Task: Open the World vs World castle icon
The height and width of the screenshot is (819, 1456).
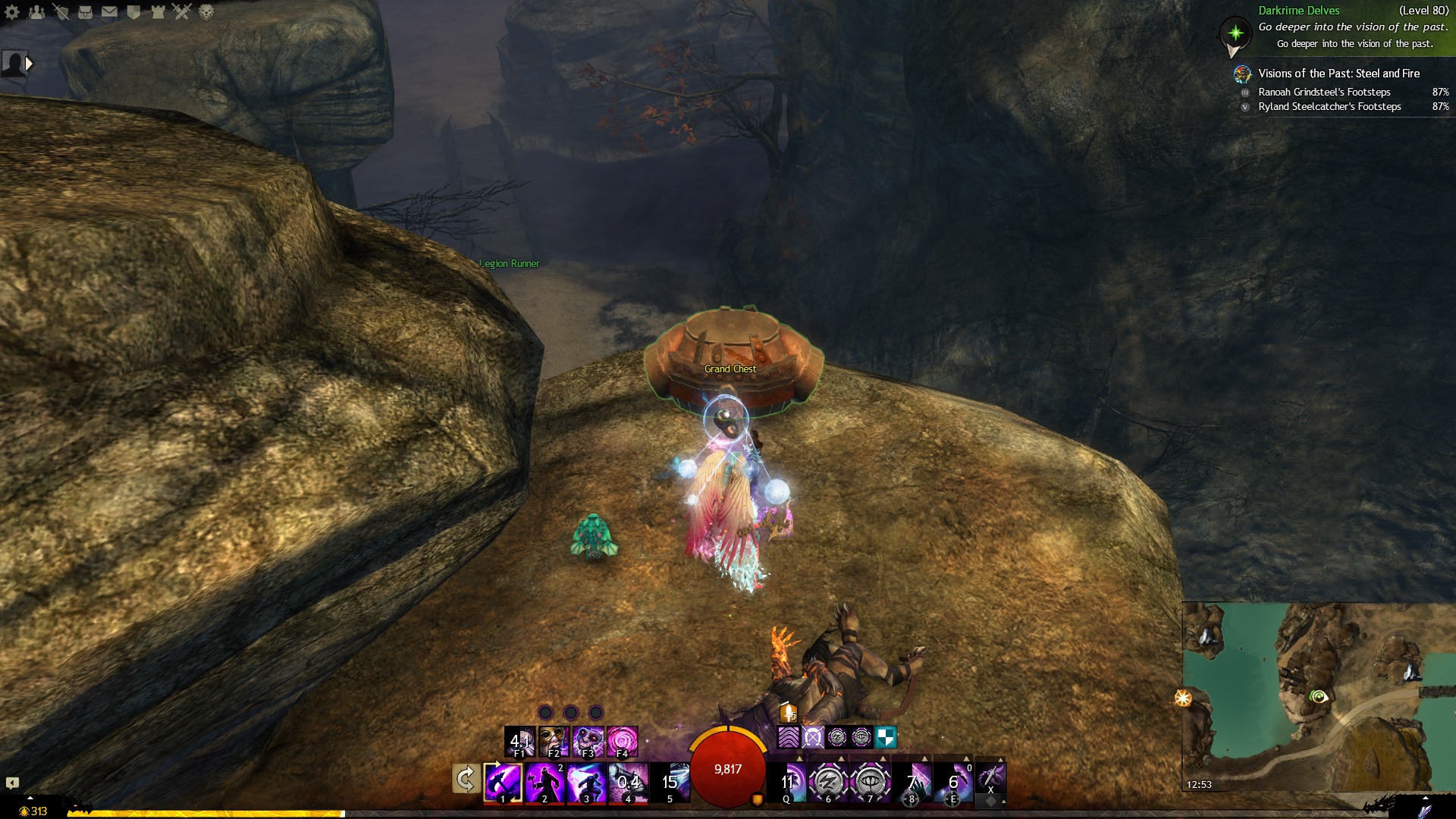Action: (158, 12)
